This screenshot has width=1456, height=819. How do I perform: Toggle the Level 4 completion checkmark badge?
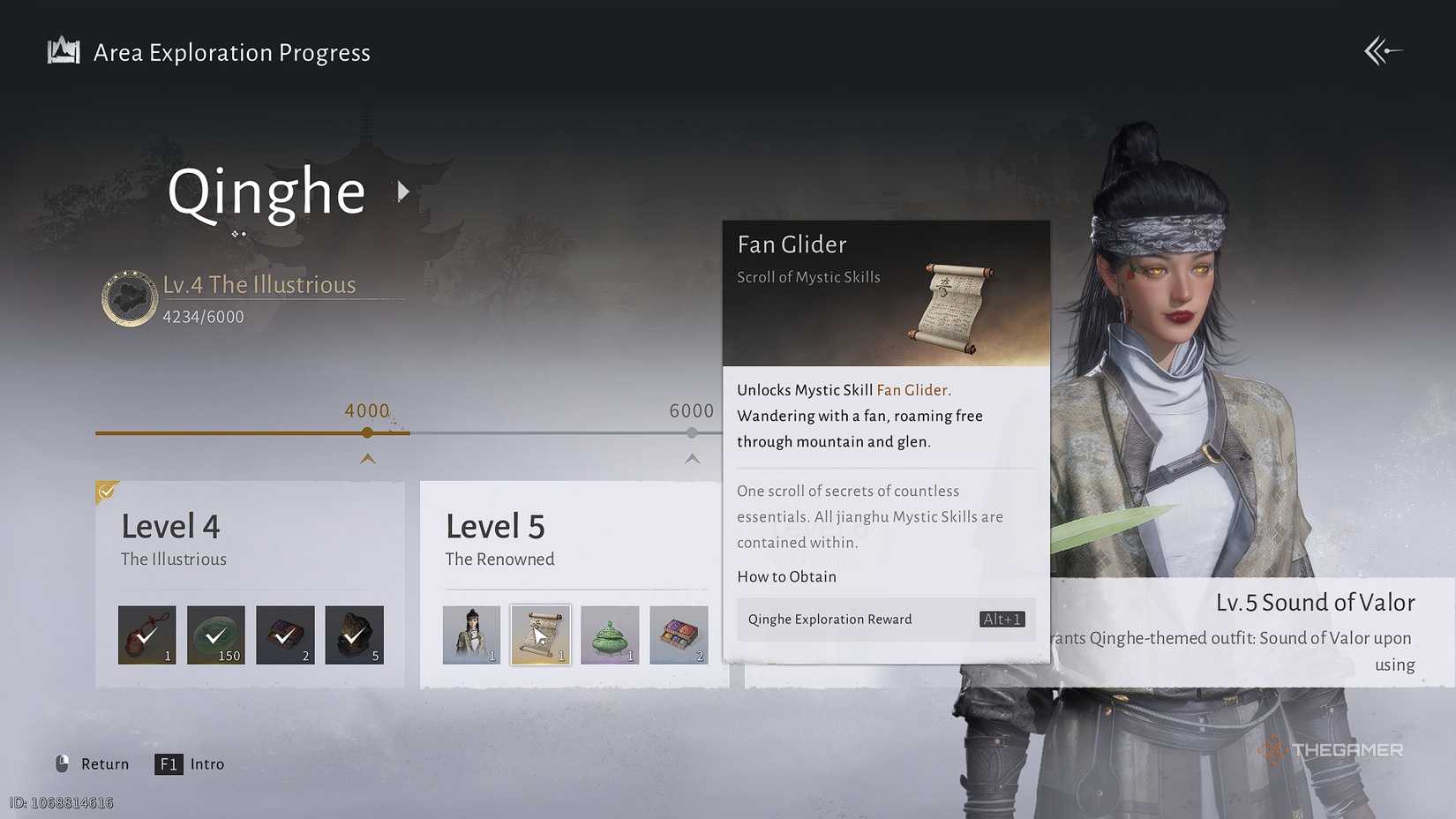pyautogui.click(x=106, y=491)
